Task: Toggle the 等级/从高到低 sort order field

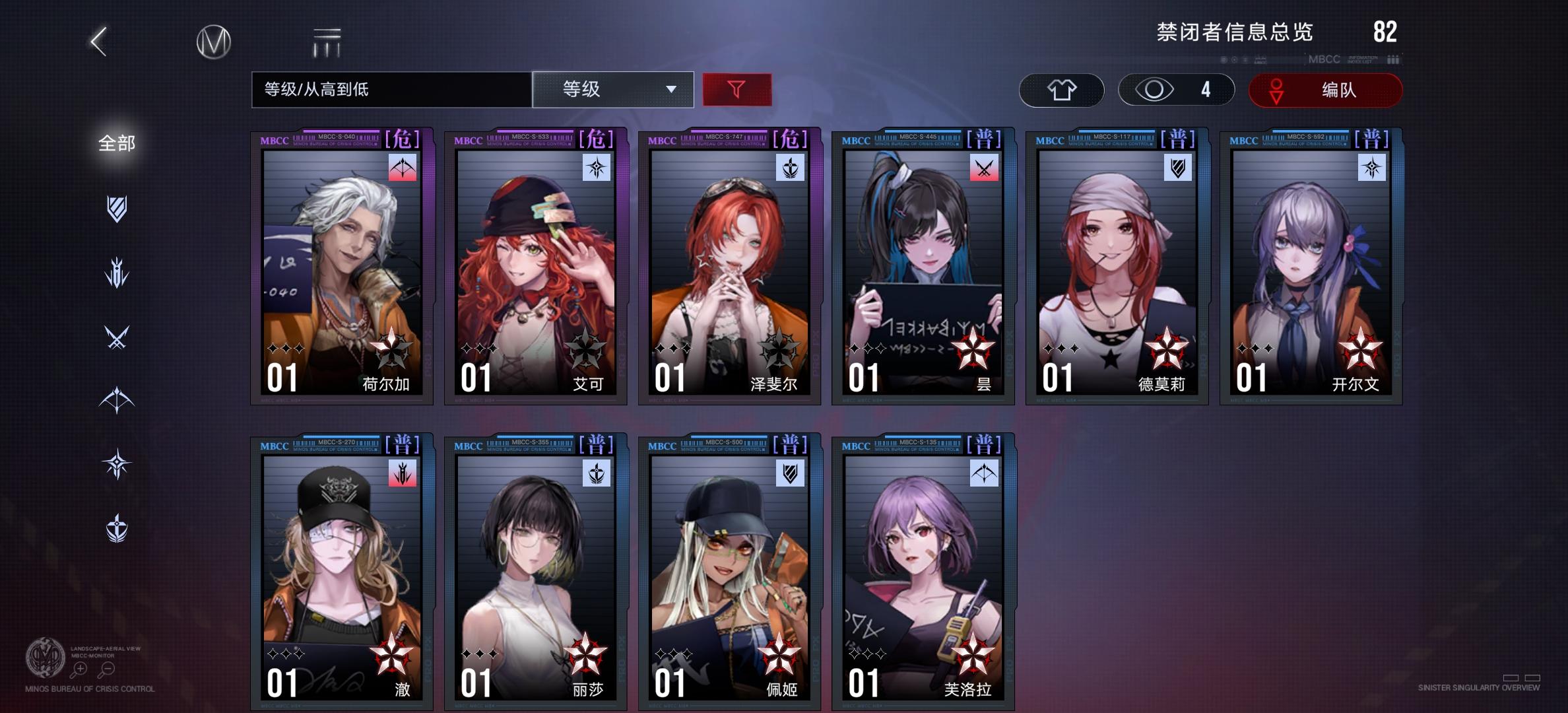Action: 389,90
